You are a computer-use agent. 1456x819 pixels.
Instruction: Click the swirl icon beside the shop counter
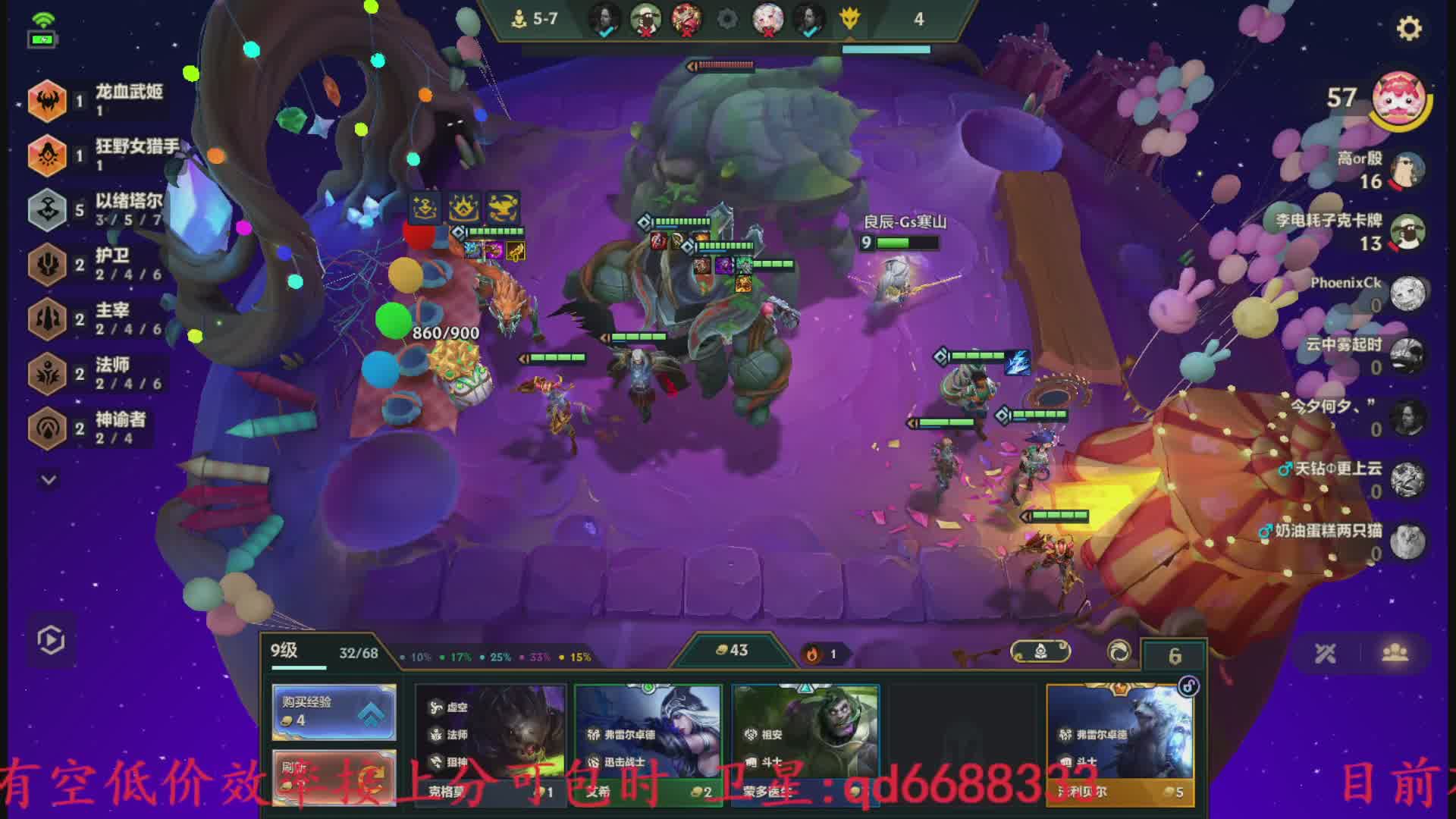tap(1119, 652)
